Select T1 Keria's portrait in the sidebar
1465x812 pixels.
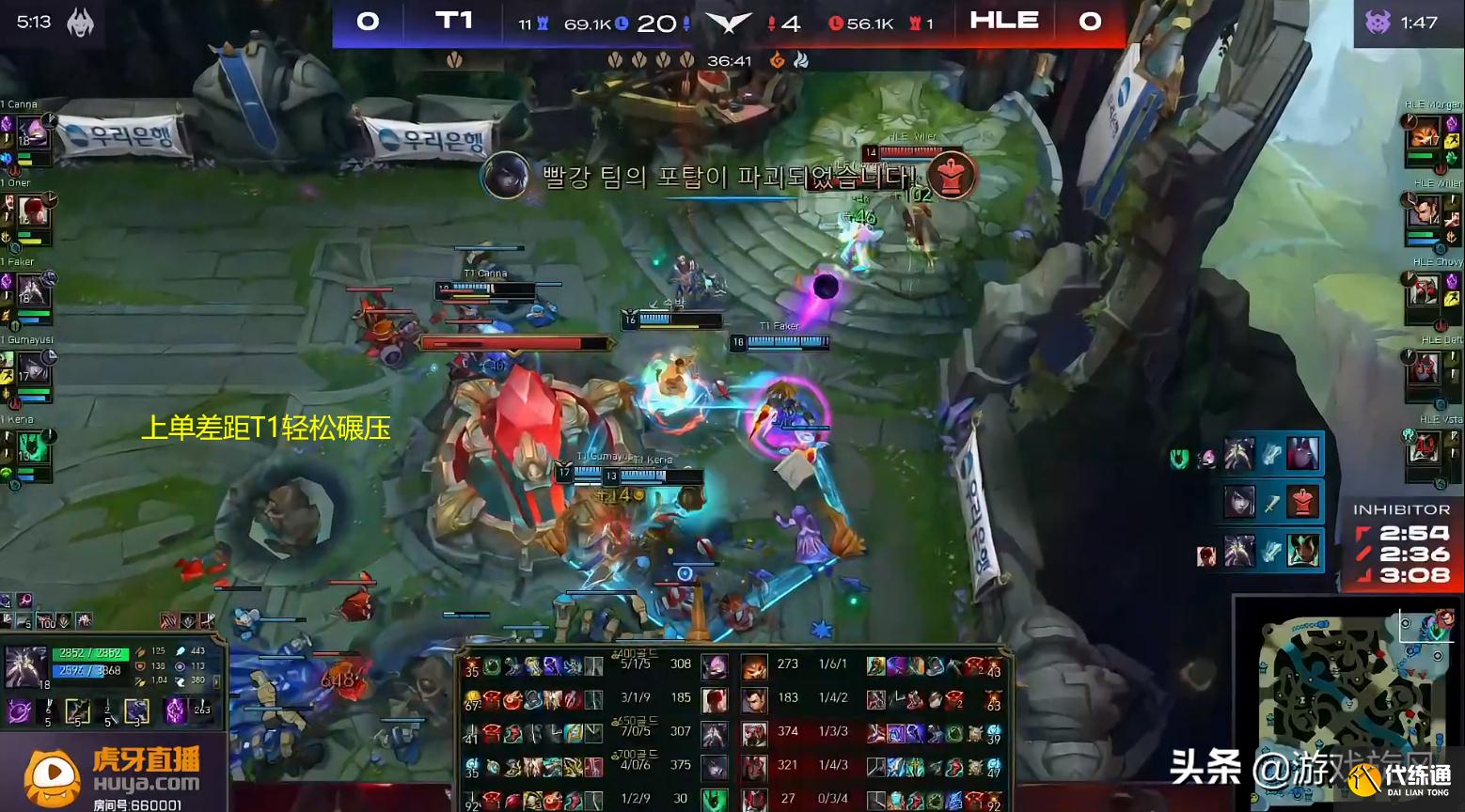32,445
